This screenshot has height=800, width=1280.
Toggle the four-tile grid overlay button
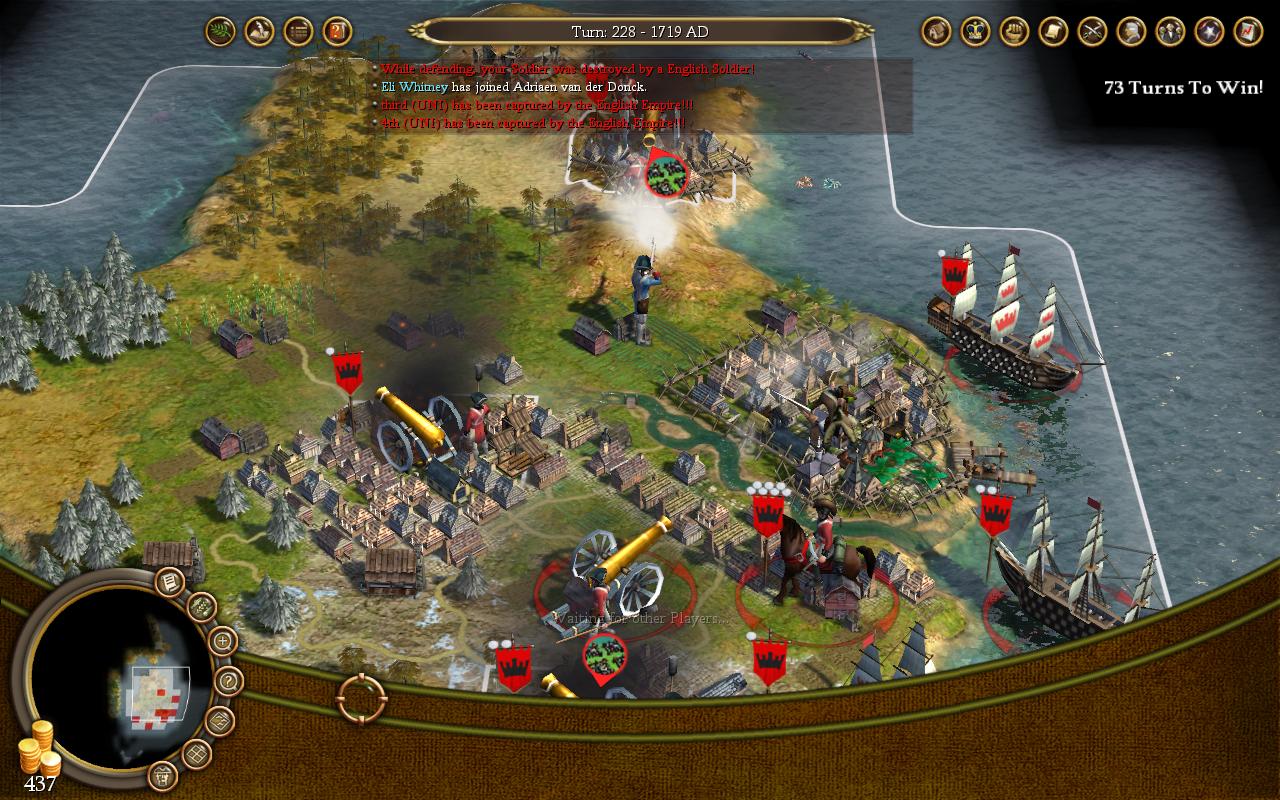tap(195, 755)
